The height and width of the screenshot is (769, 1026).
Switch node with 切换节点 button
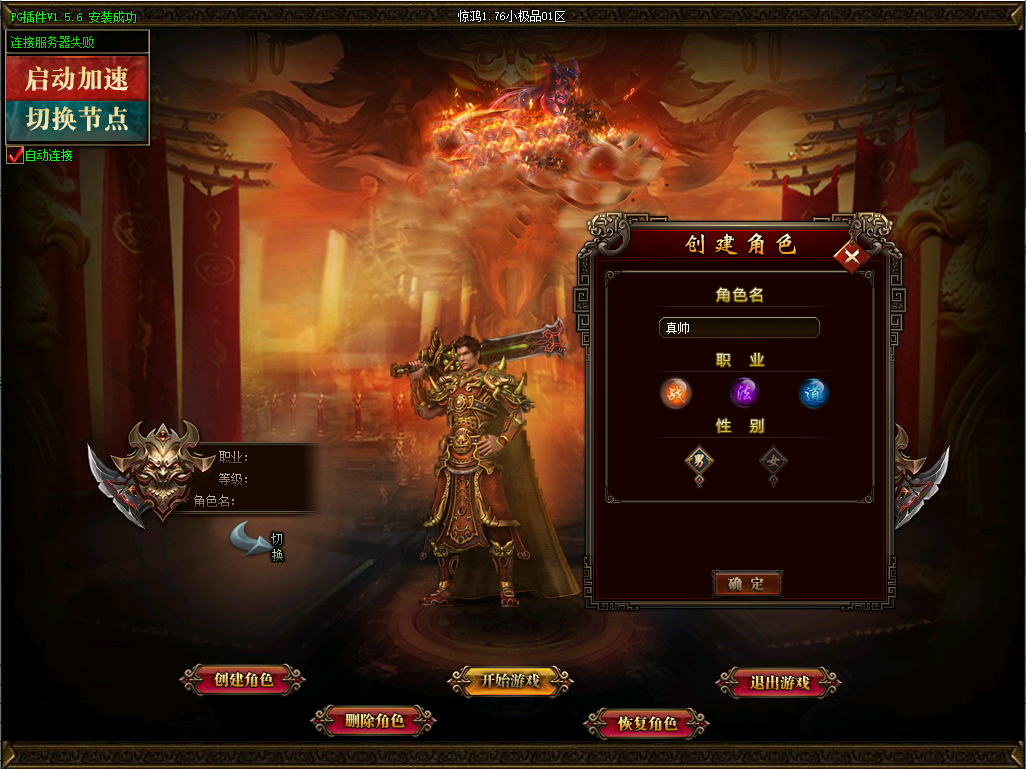point(77,120)
